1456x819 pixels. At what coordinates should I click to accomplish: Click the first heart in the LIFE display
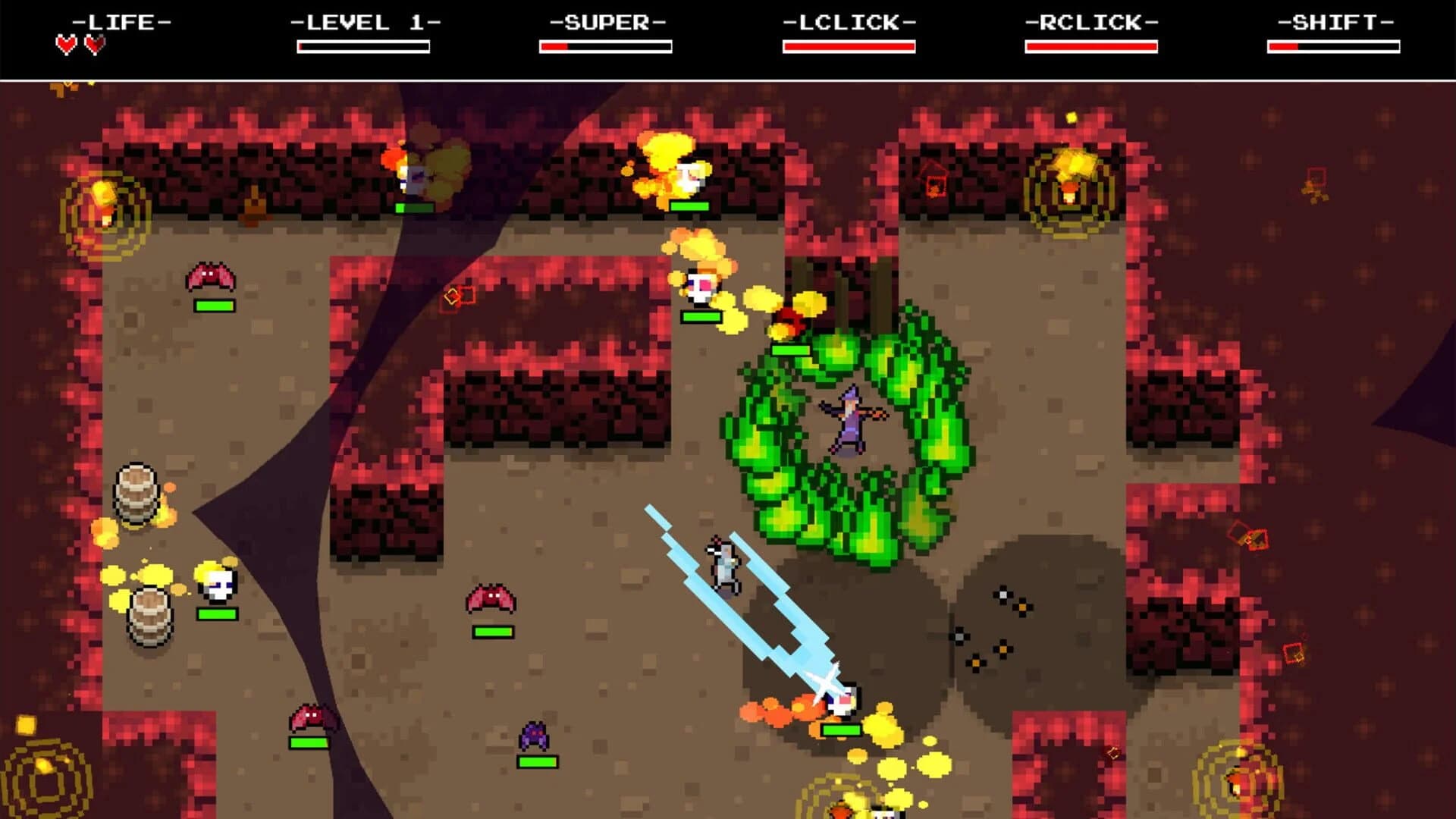pos(65,44)
